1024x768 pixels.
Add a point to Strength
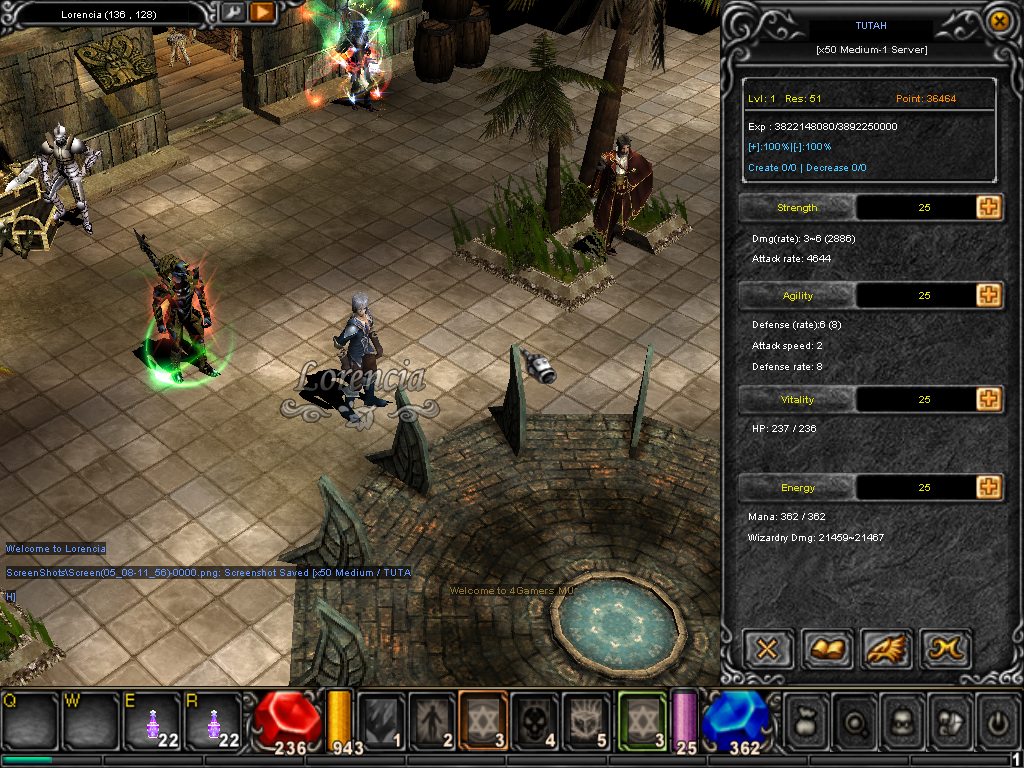989,208
